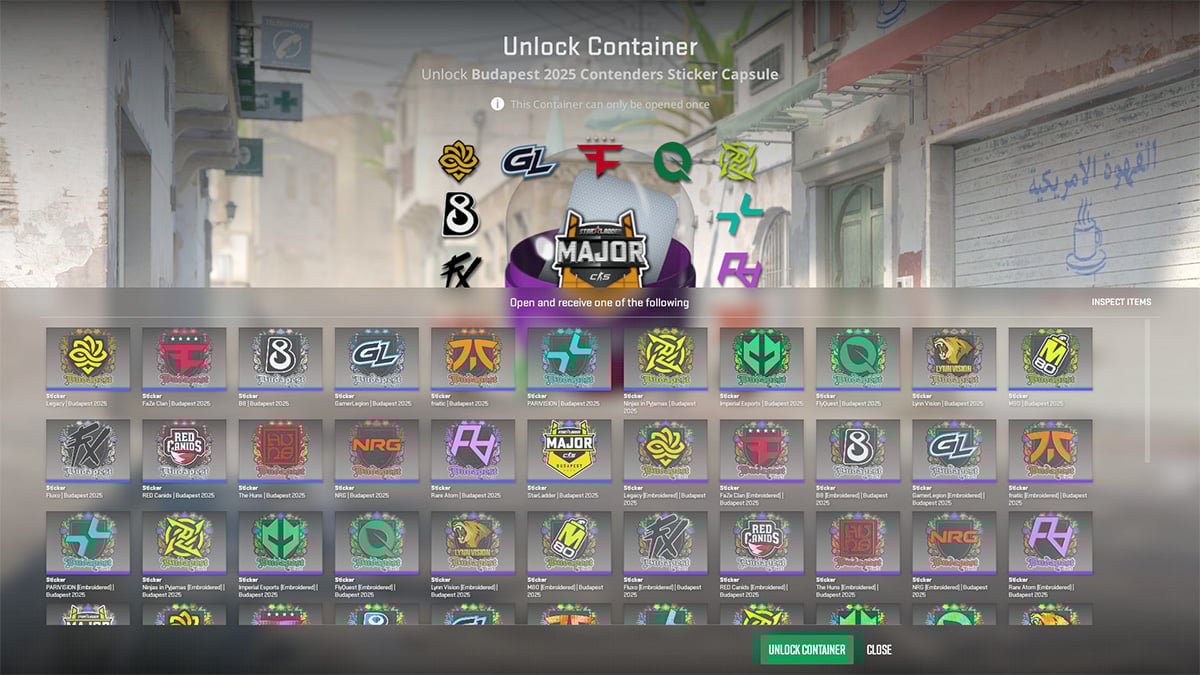Image resolution: width=1200 pixels, height=675 pixels.
Task: Select the PARIVISION (Embroidered) sticker
Action: [x=88, y=543]
